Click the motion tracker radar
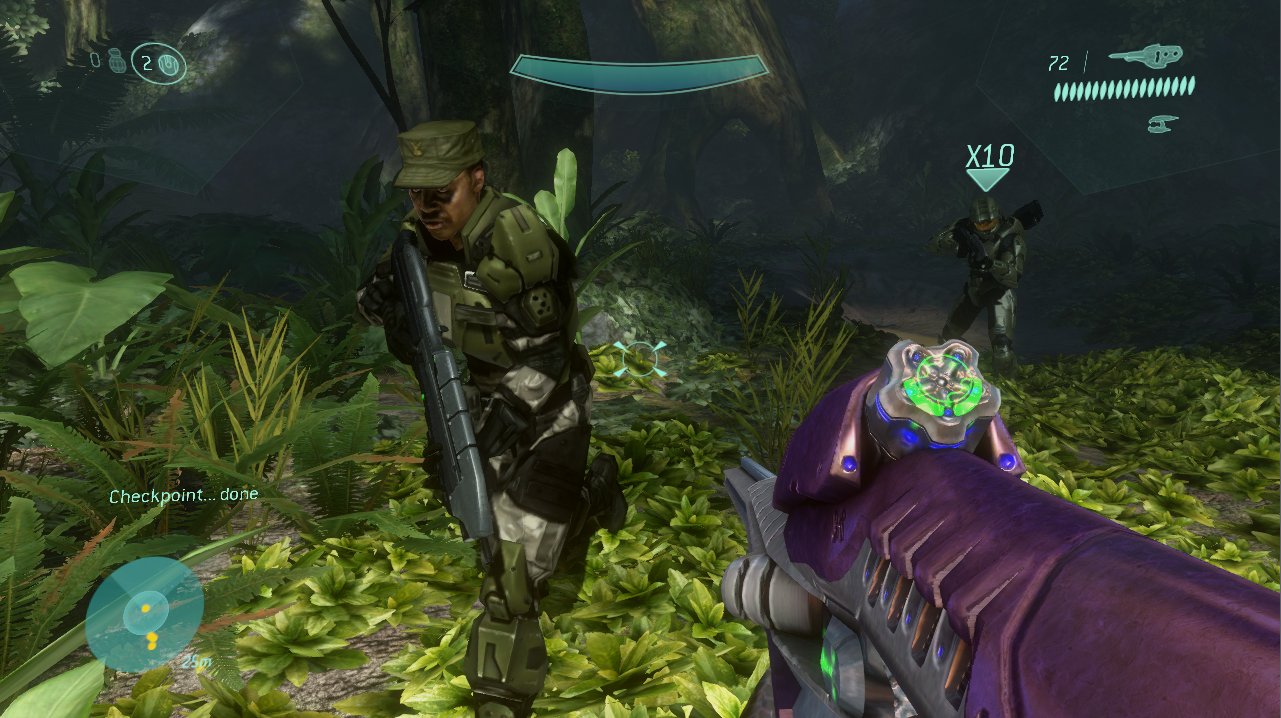This screenshot has width=1281, height=718. 144,614
